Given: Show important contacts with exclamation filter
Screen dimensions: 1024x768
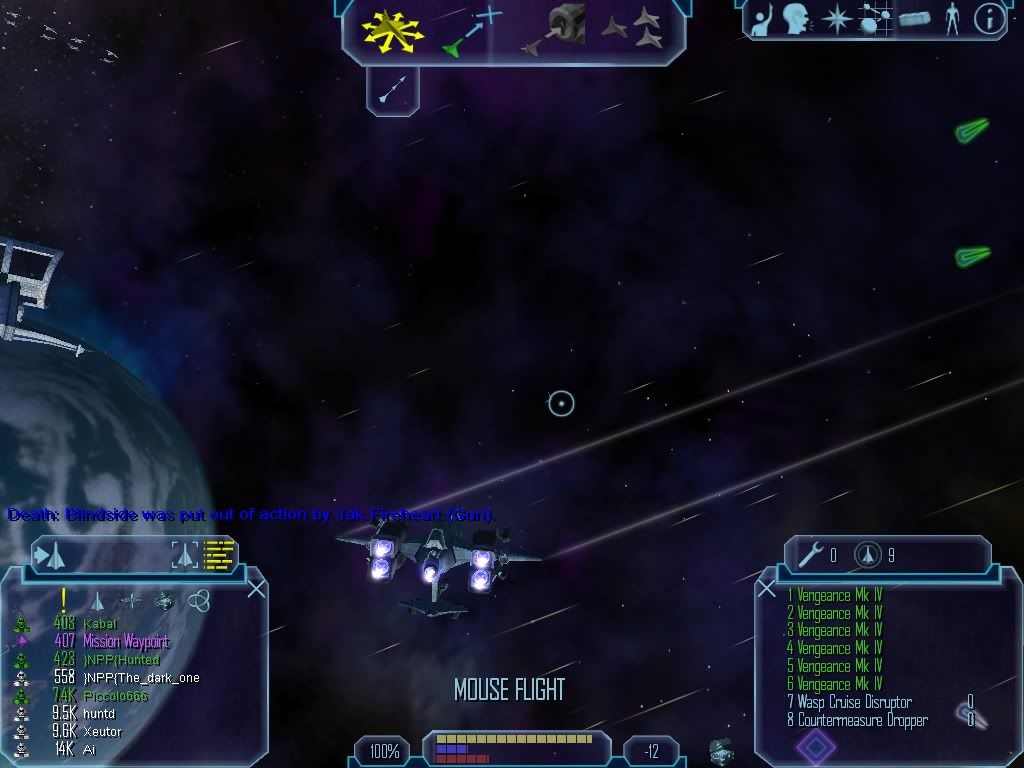Looking at the screenshot, I should coord(63,600).
